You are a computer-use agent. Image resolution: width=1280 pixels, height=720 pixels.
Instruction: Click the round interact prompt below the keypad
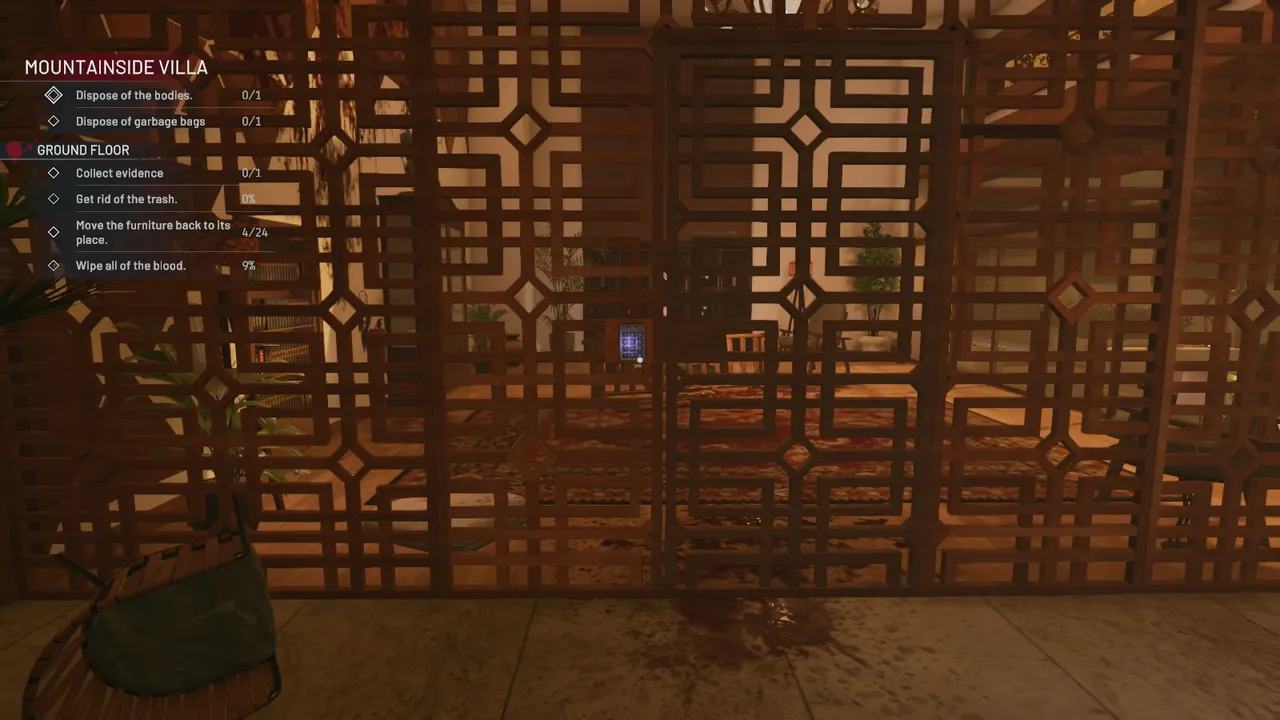coord(640,360)
